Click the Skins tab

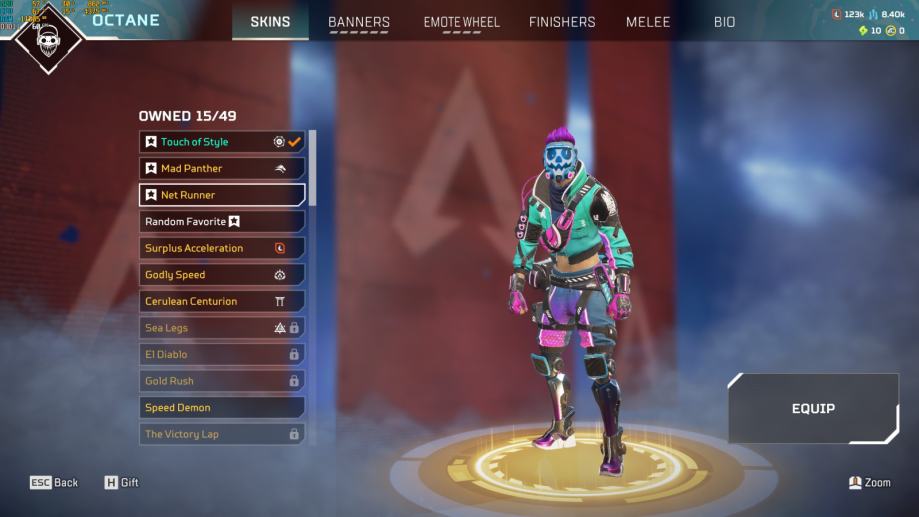tap(270, 22)
